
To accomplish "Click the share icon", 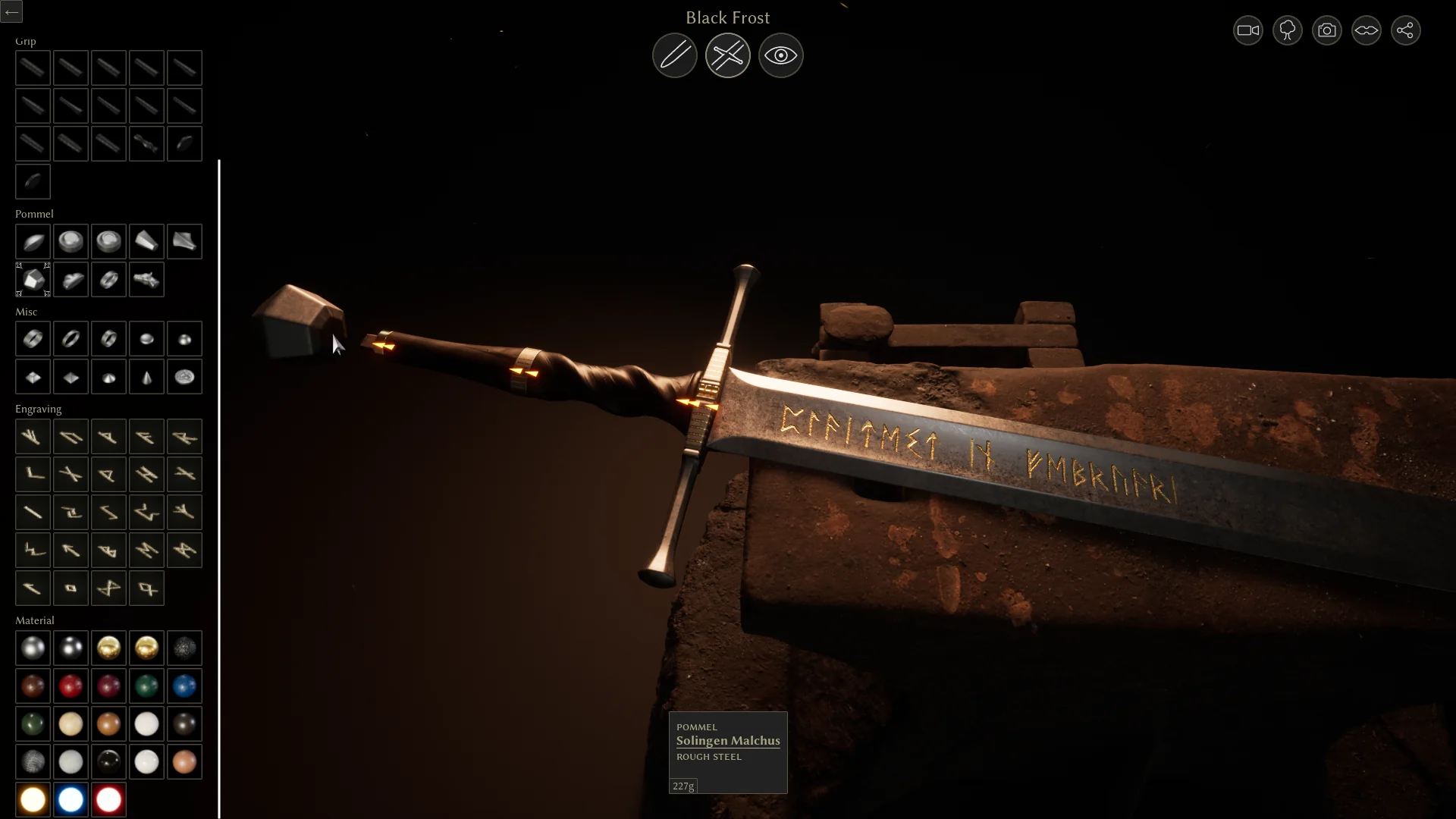I will pos(1405,30).
